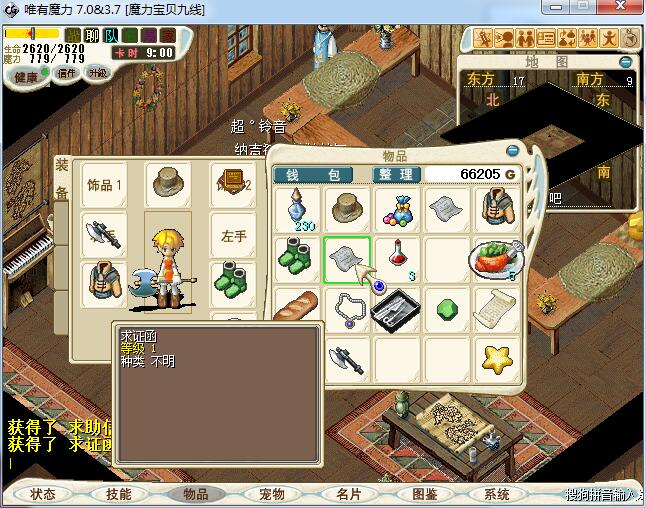Open the 钱包 wallet button
This screenshot has width=646, height=508.
(x=313, y=174)
